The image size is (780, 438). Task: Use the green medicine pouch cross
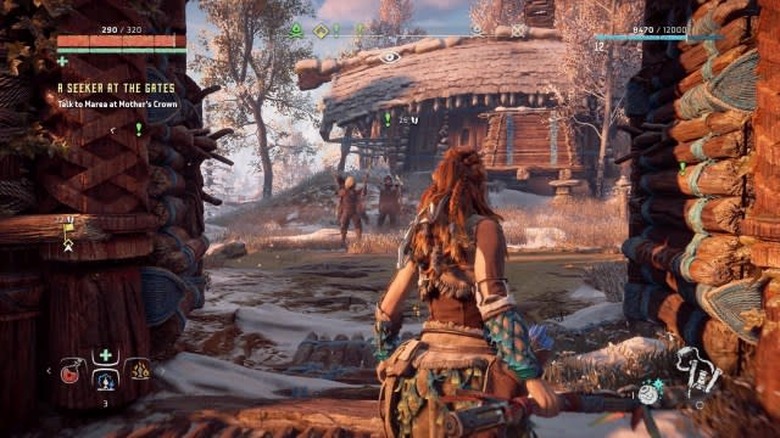(105, 355)
